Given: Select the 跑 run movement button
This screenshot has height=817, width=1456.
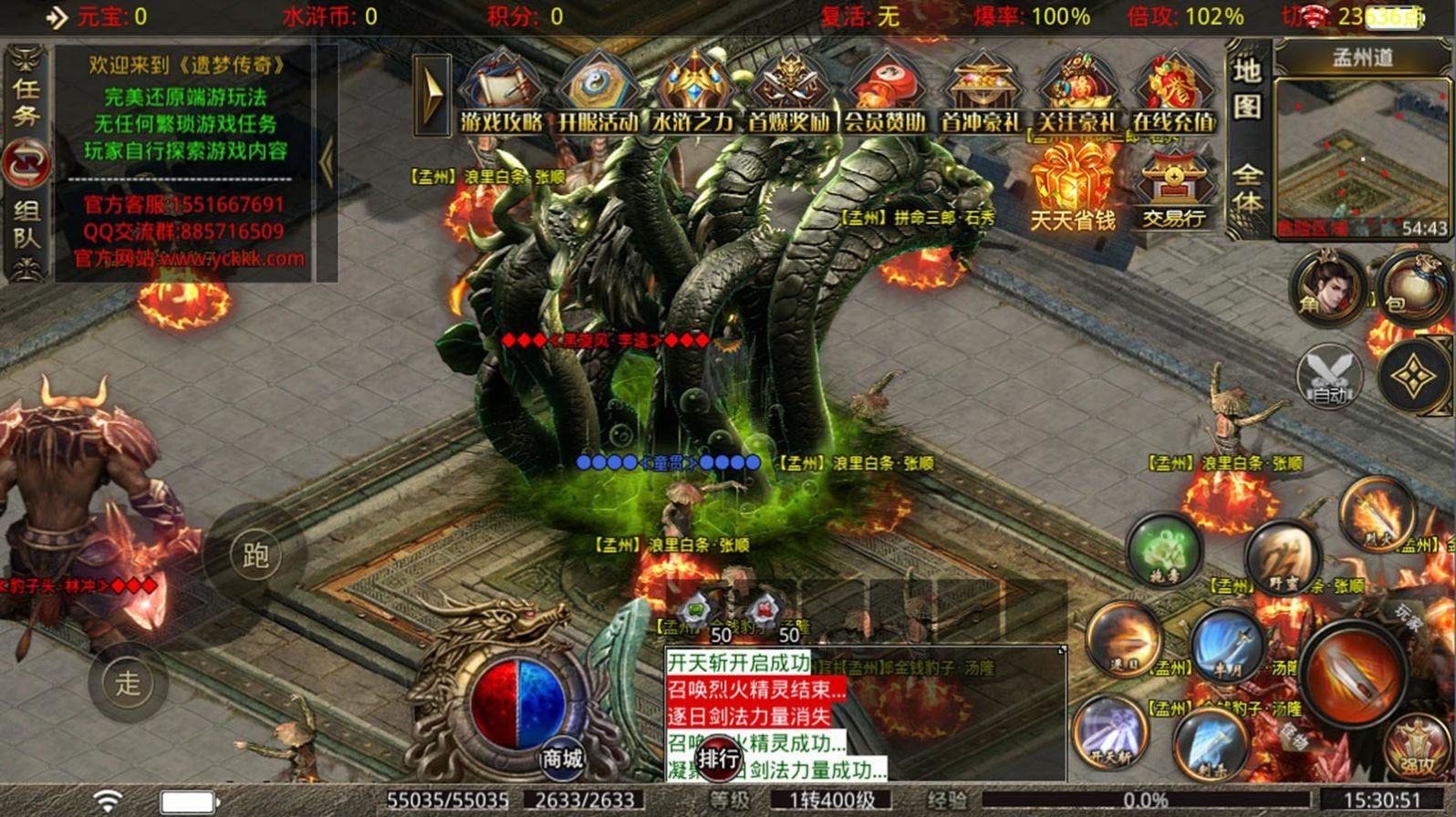Looking at the screenshot, I should click(255, 554).
